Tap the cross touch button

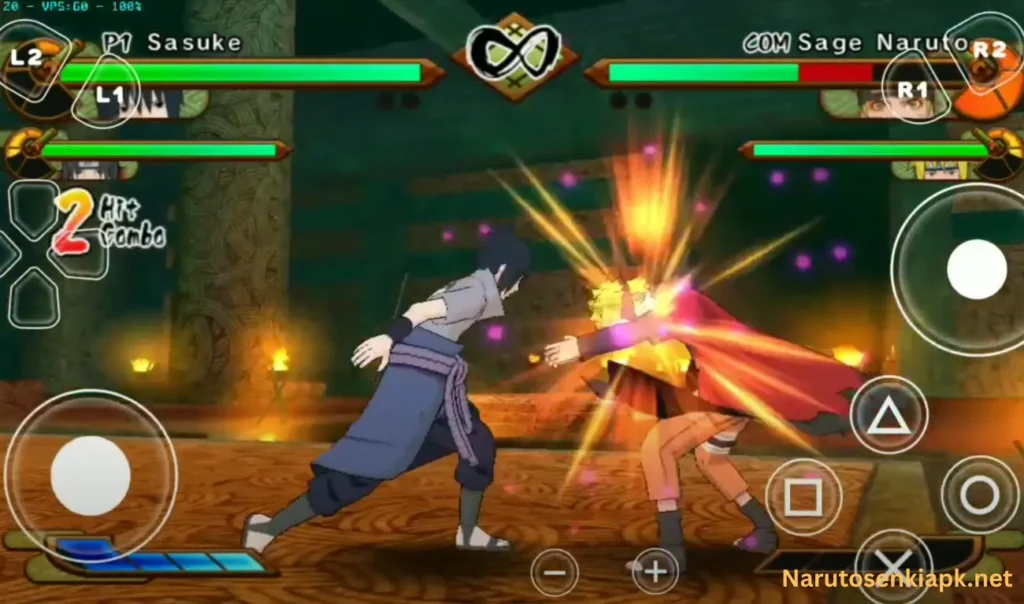[x=892, y=570]
